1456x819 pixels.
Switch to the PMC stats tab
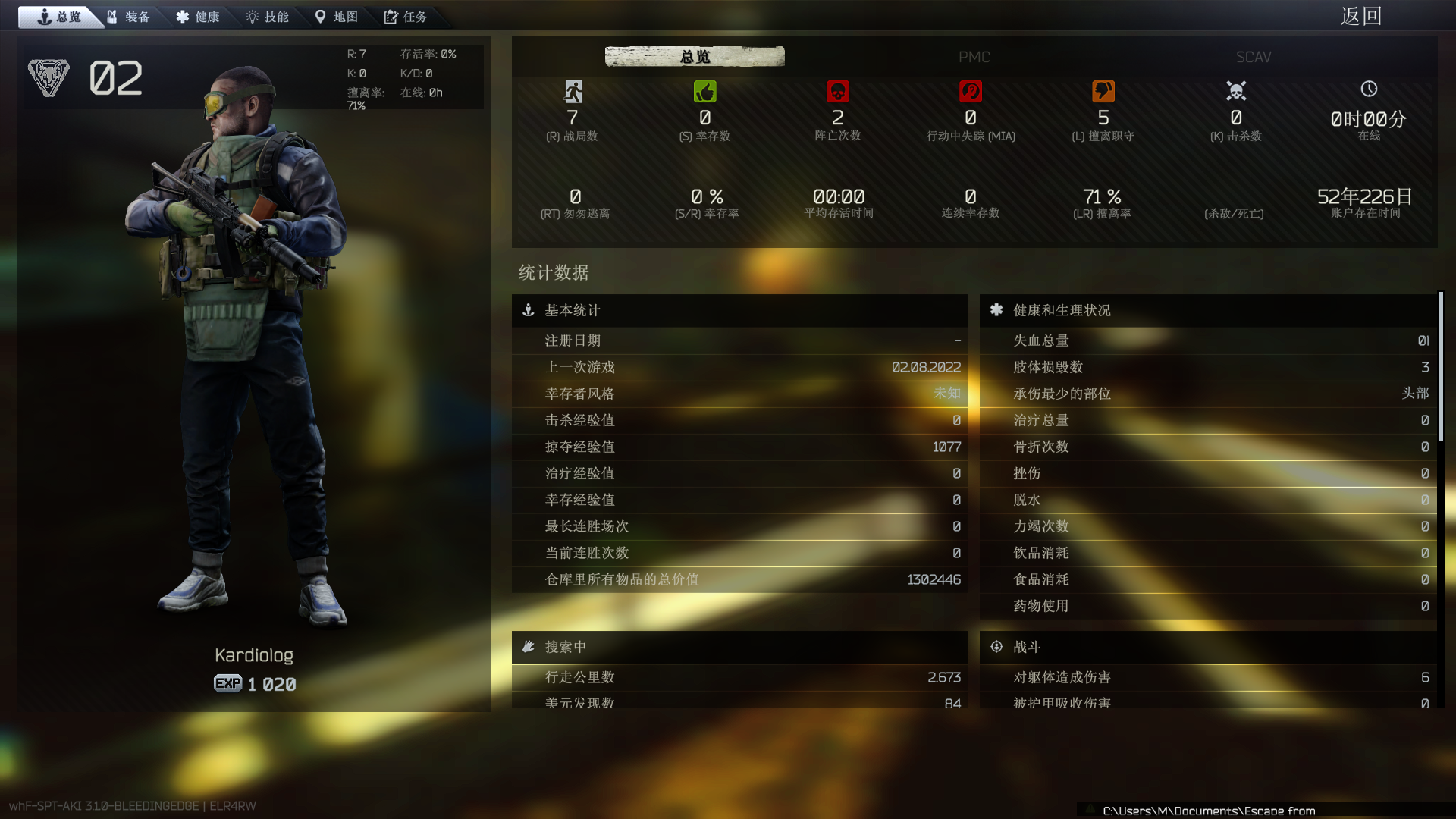975,57
